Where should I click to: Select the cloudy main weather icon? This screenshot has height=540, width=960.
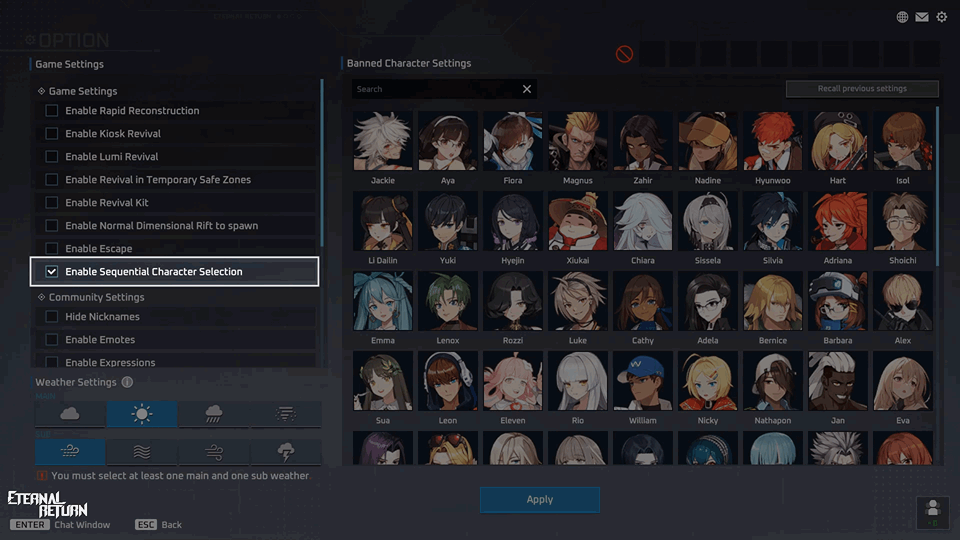point(70,414)
